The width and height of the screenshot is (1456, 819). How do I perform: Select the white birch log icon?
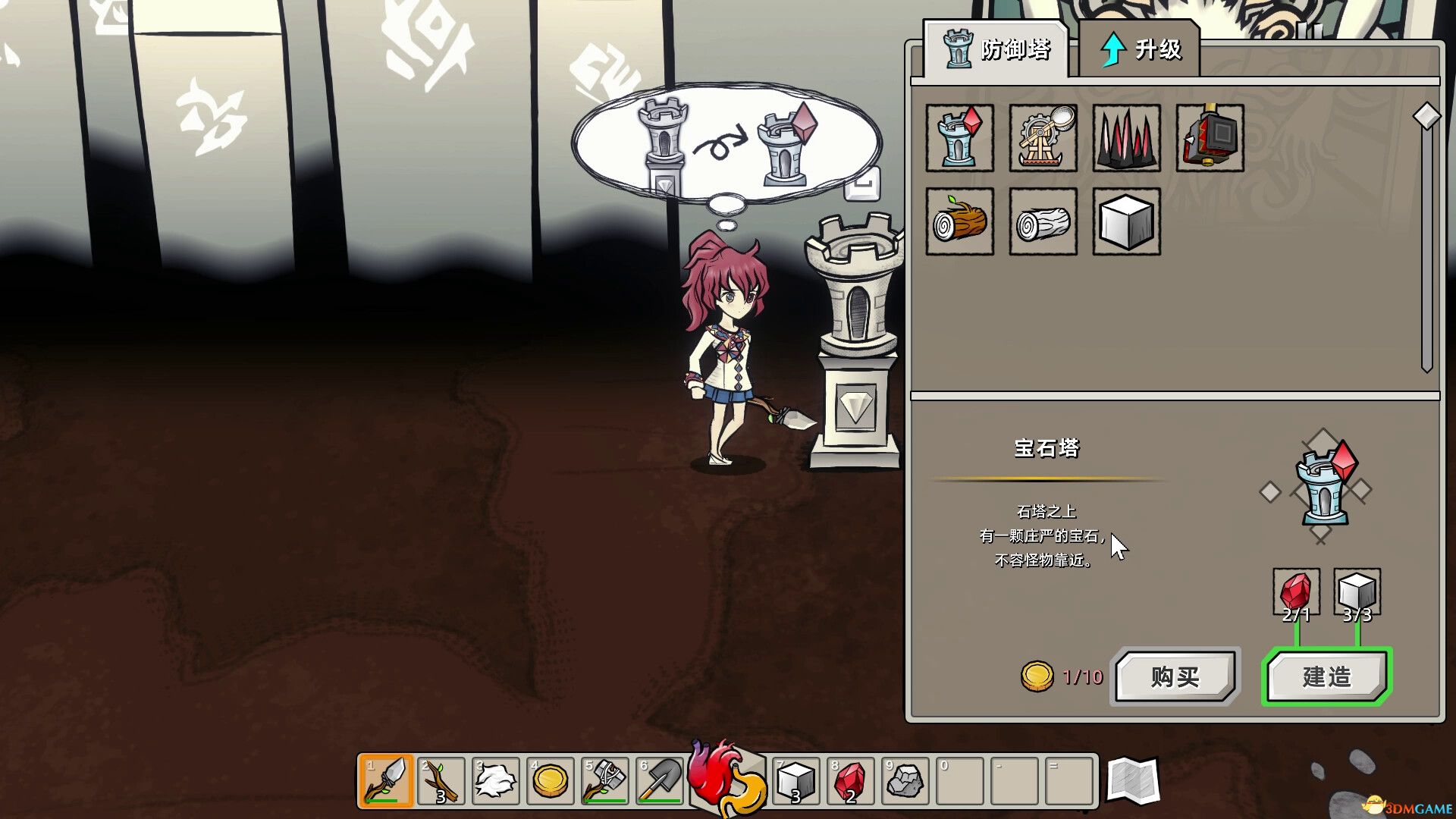pos(1043,222)
